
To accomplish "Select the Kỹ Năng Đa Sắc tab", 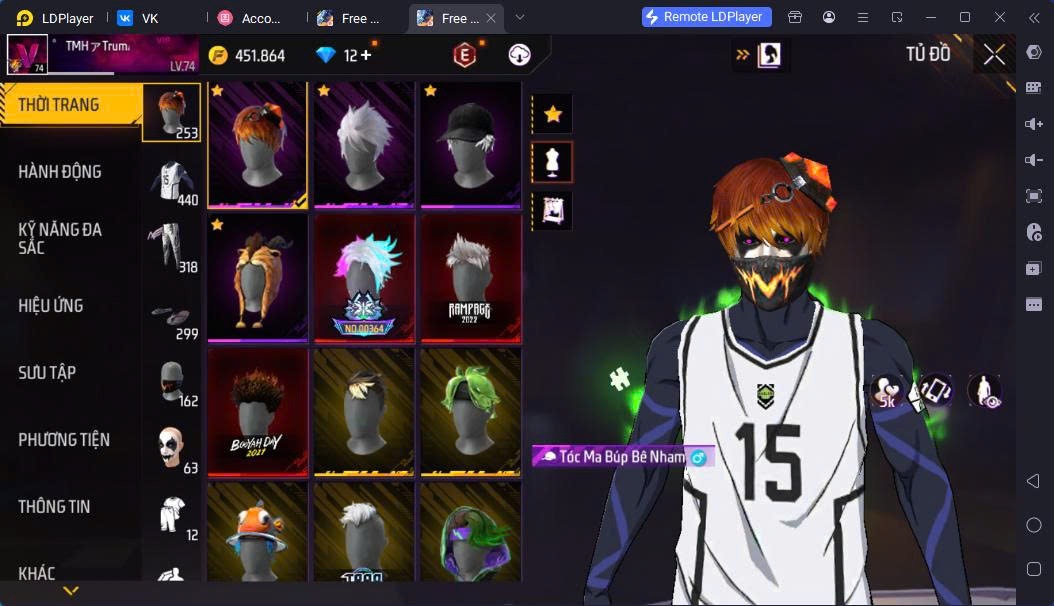I will 60,238.
